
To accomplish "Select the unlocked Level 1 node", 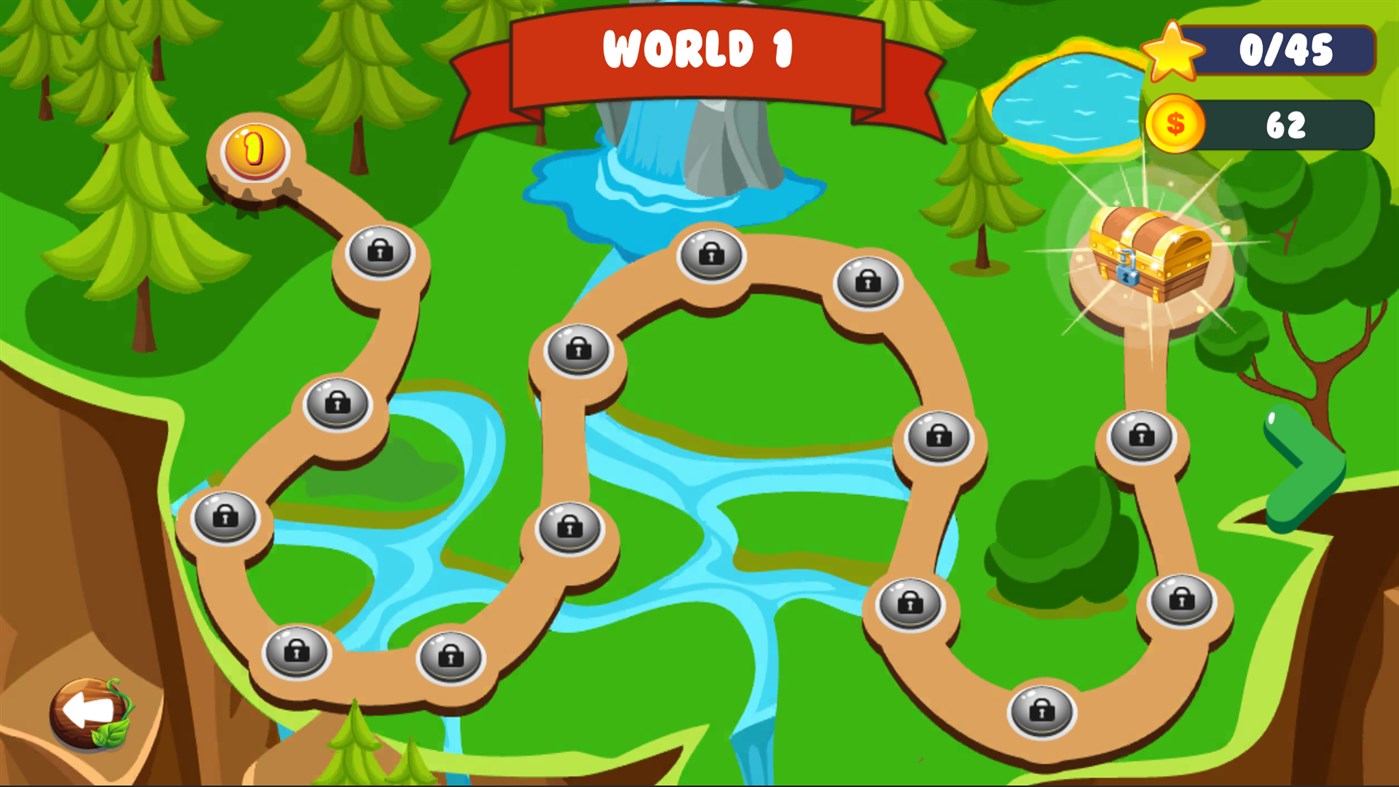I will point(251,151).
